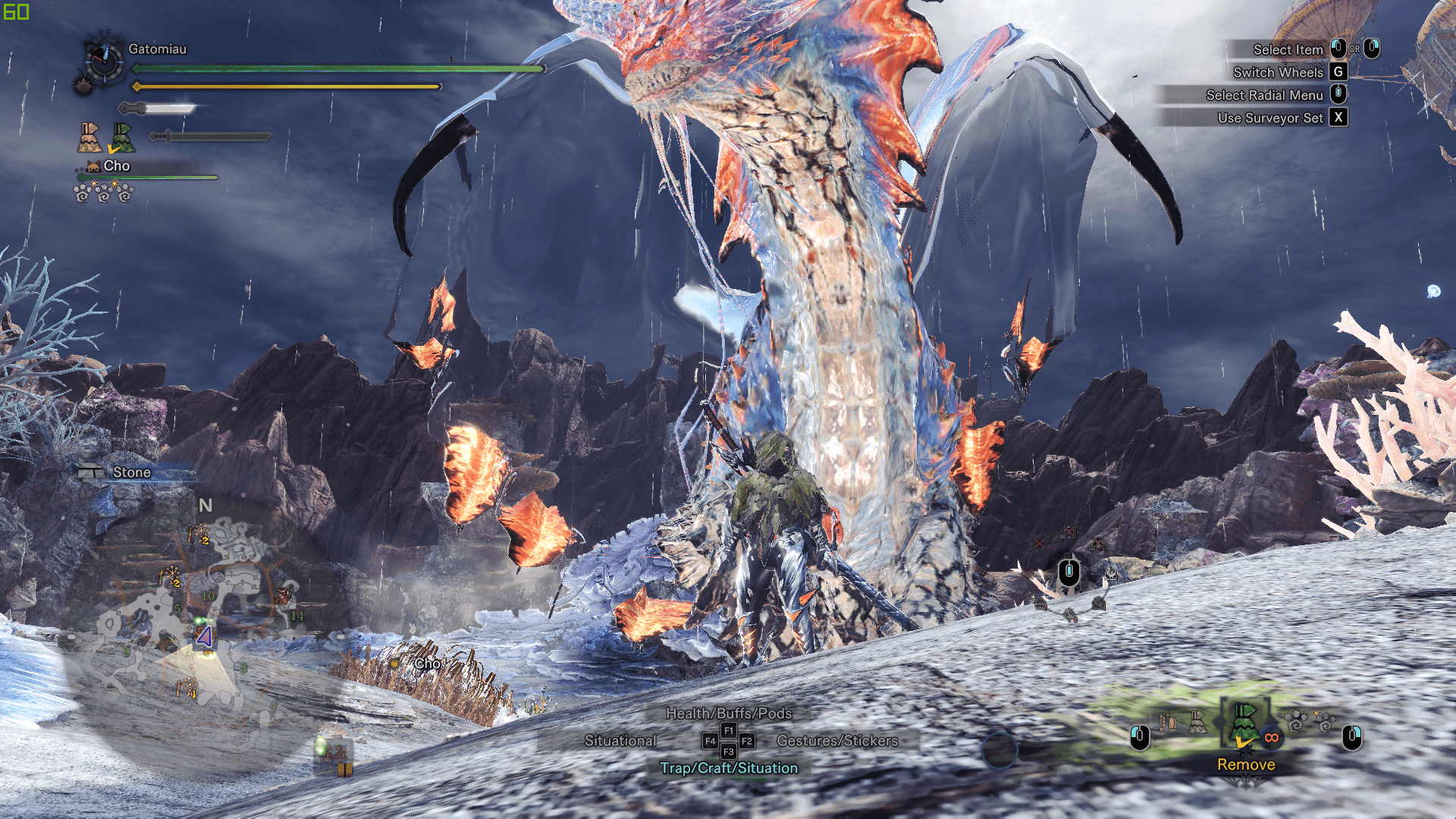
Task: Click the green mantle status icon under Gatomiau
Action: click(x=121, y=138)
